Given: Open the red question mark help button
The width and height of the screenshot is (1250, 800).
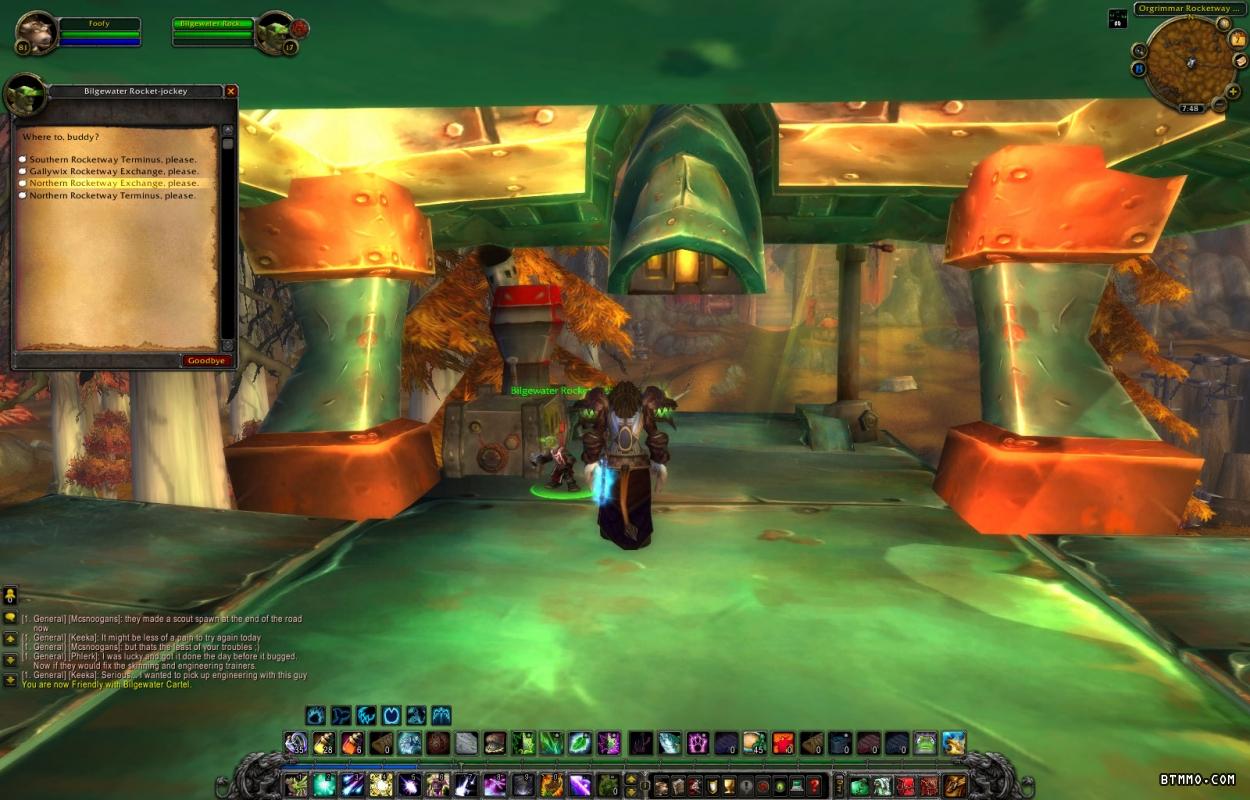Looking at the screenshot, I should pyautogui.click(x=815, y=786).
